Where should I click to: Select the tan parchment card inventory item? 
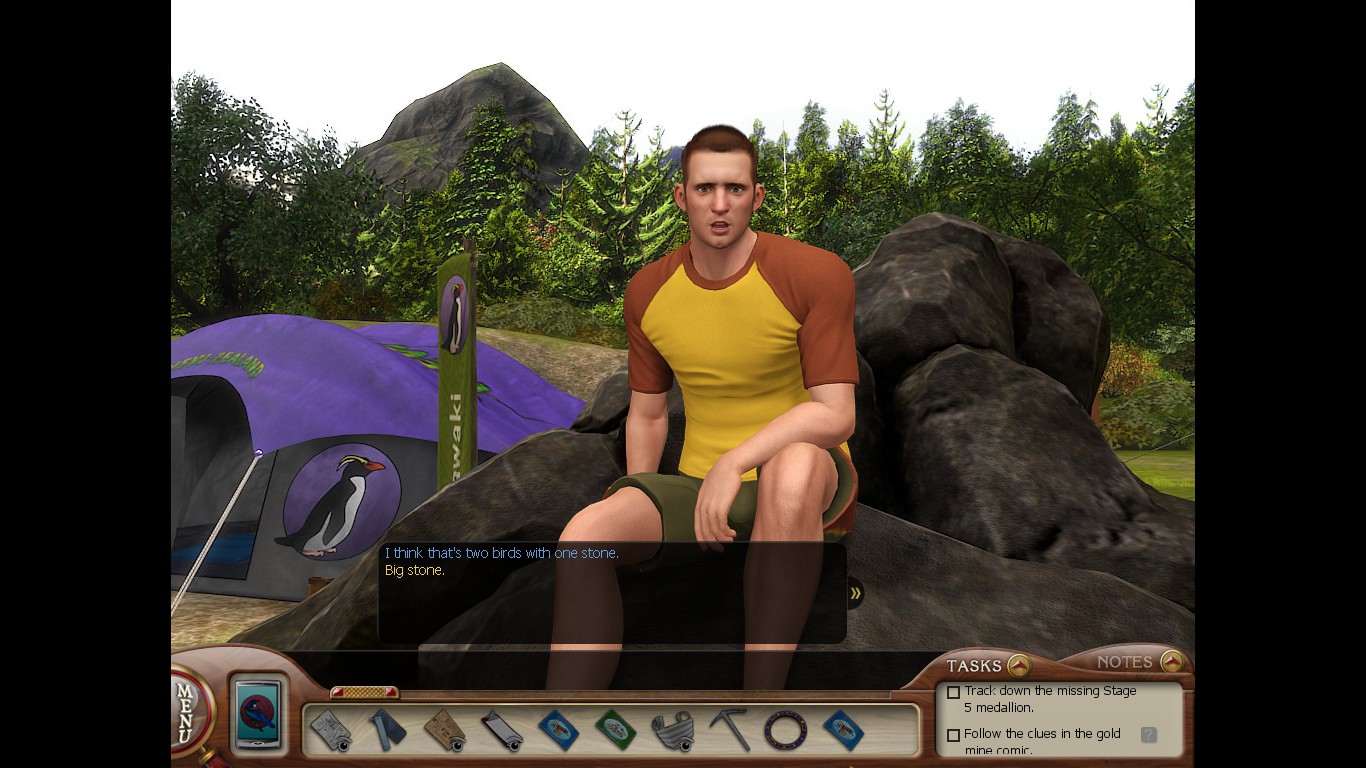444,730
